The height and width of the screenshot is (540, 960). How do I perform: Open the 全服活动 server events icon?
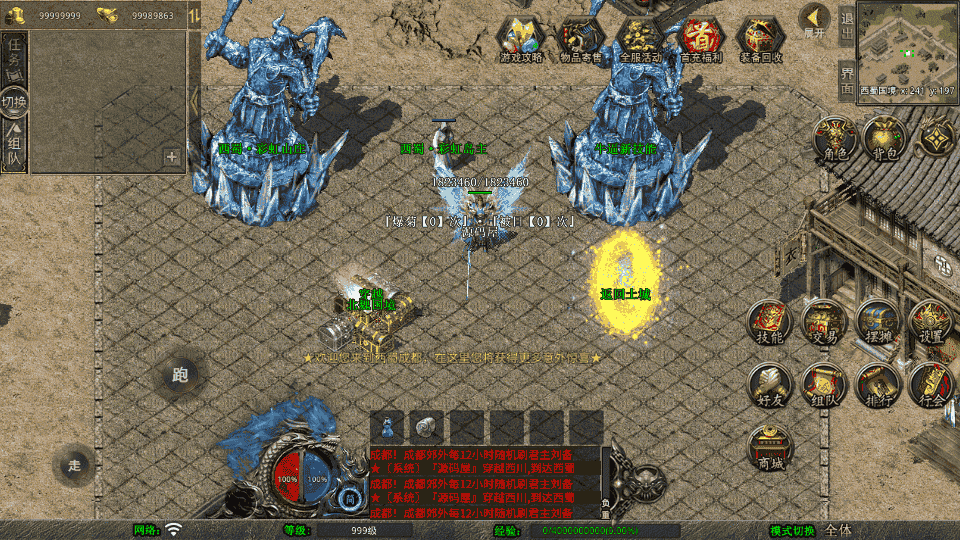[640, 38]
